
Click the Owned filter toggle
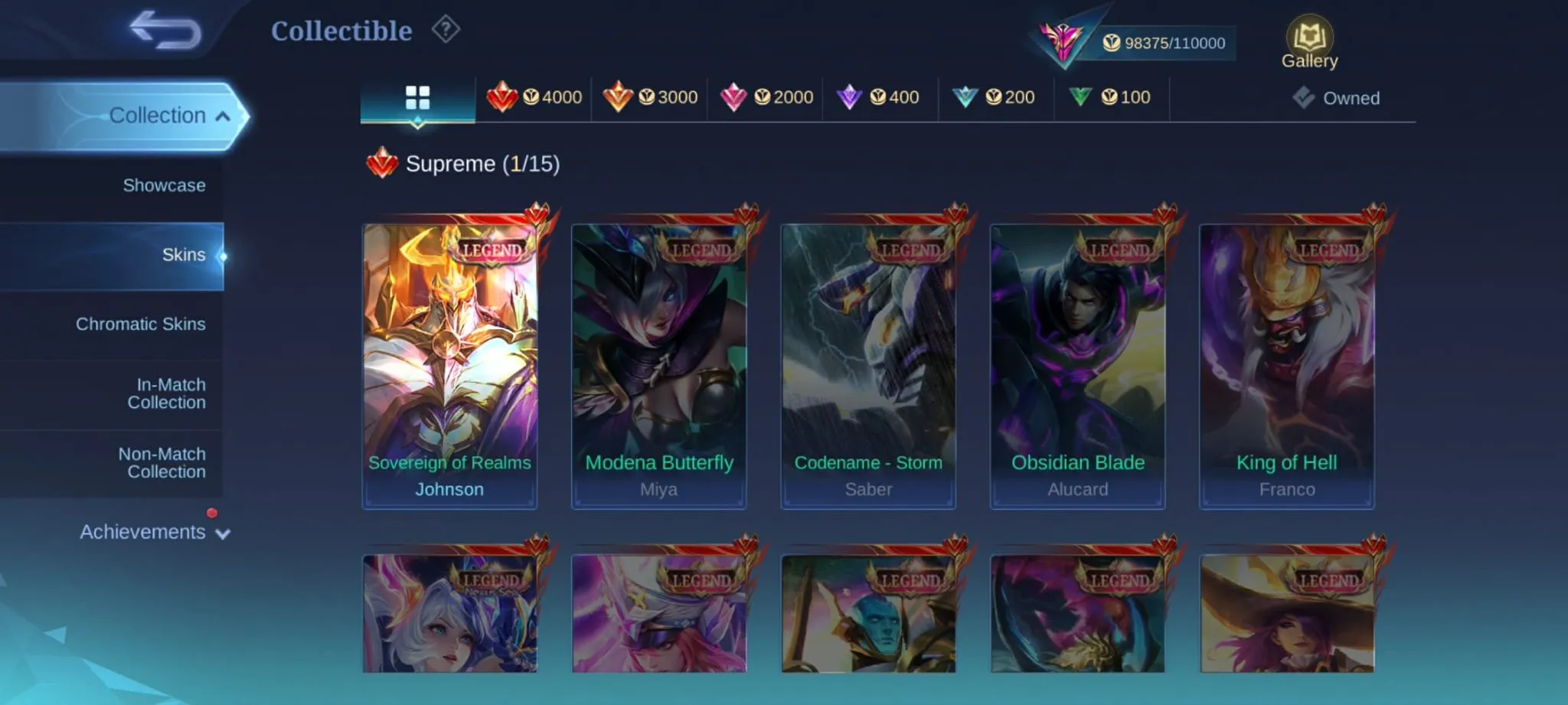(x=1337, y=98)
